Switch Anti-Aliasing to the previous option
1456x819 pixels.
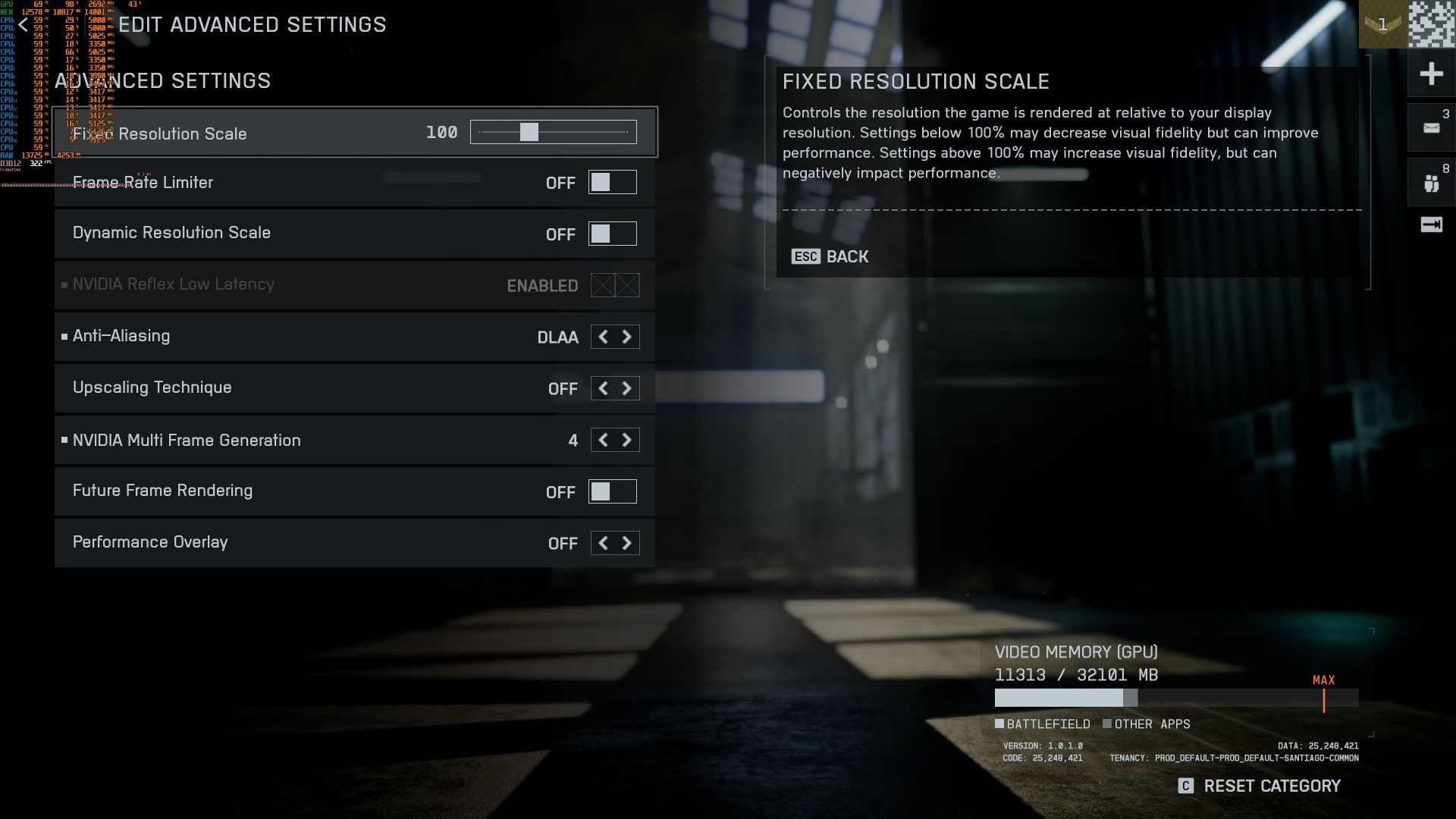tap(603, 337)
